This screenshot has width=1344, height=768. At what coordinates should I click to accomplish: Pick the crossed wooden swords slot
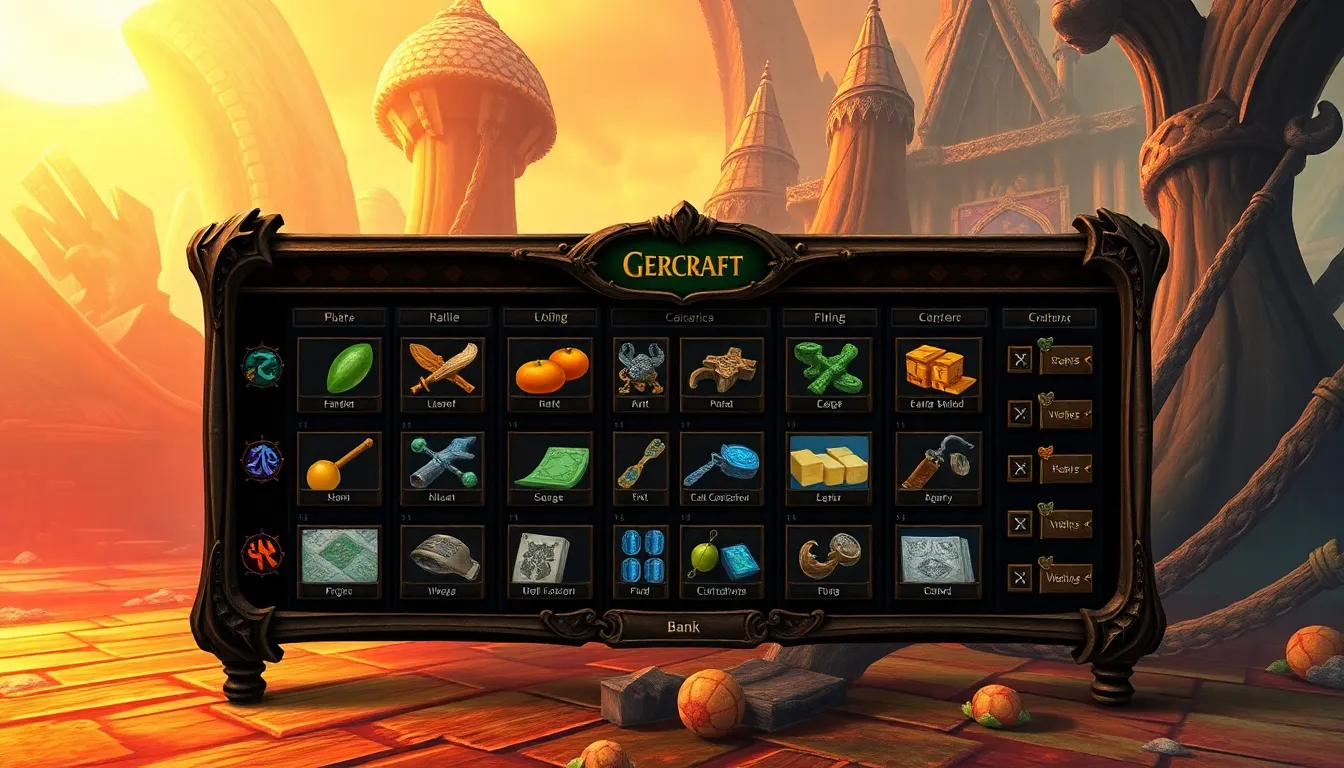click(x=442, y=368)
